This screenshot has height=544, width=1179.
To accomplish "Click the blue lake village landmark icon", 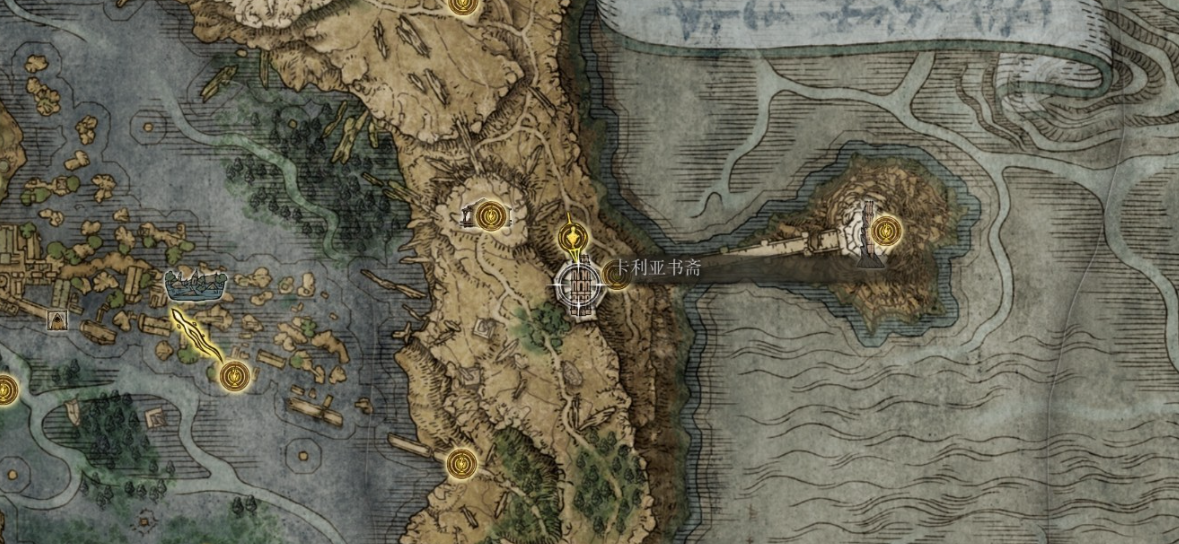I will 196,286.
